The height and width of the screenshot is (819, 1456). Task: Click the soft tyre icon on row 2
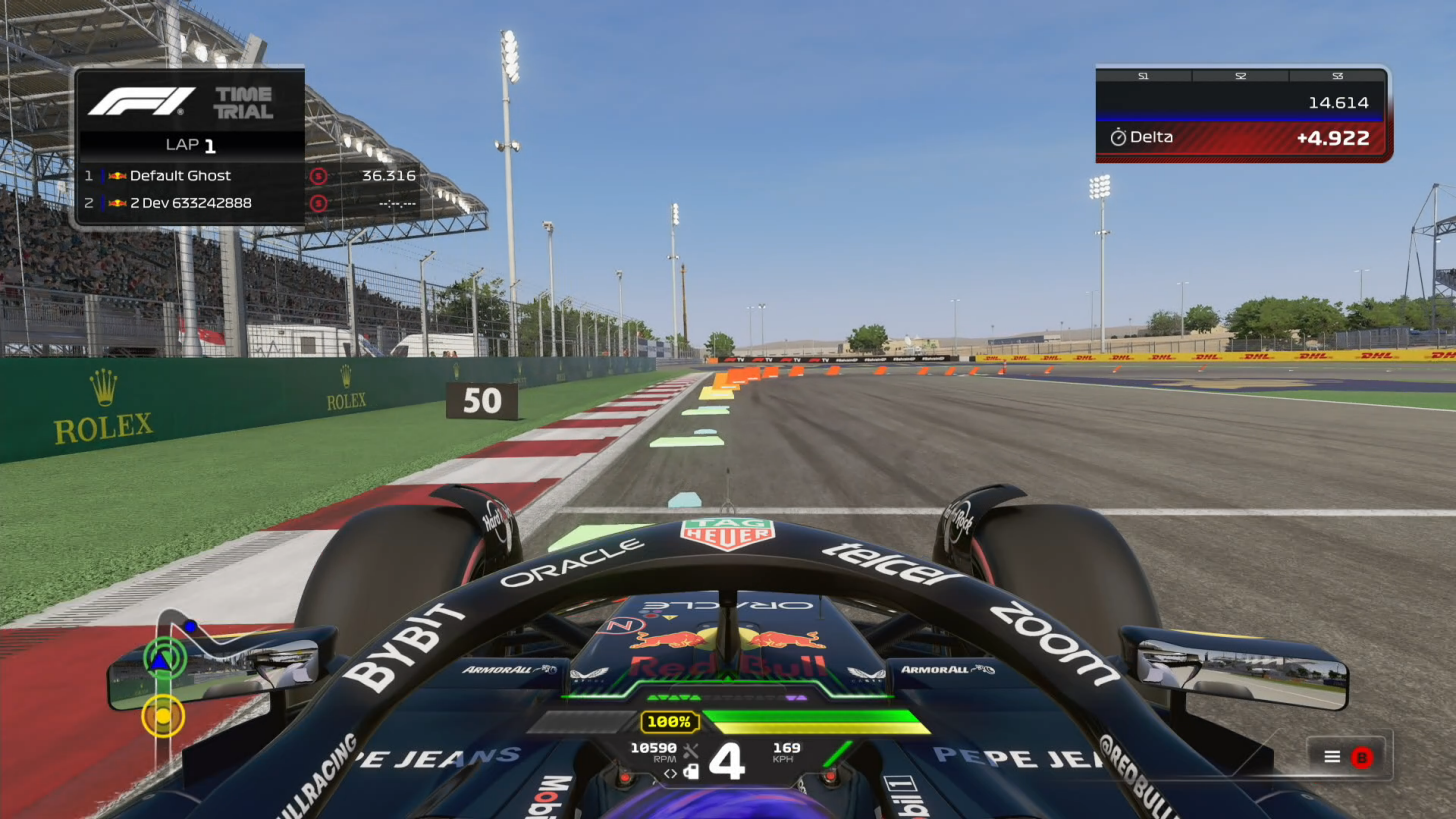point(318,203)
